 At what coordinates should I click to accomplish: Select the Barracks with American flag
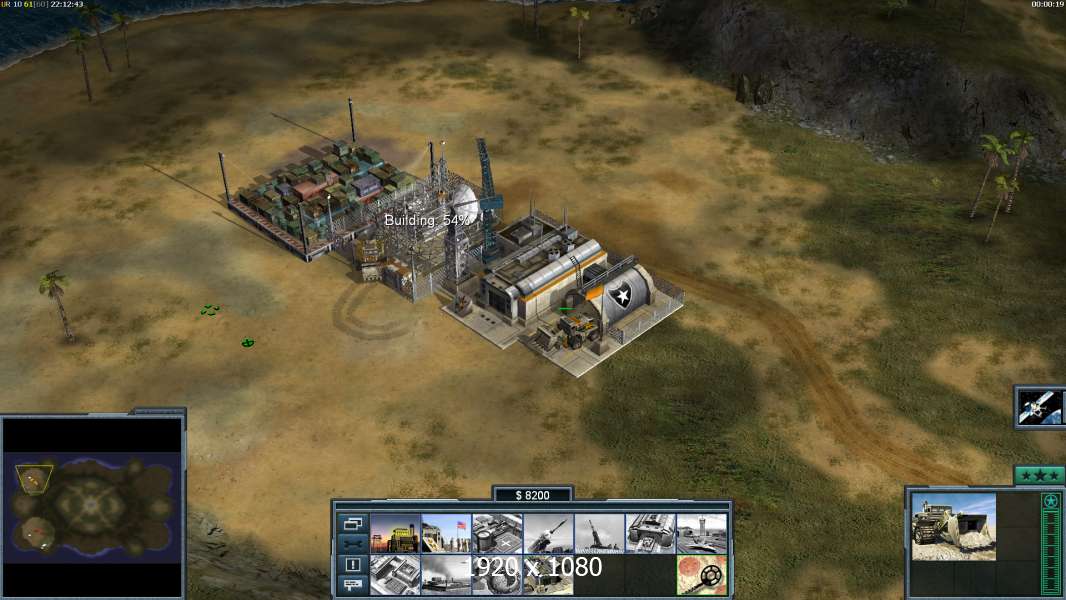pyautogui.click(x=446, y=534)
